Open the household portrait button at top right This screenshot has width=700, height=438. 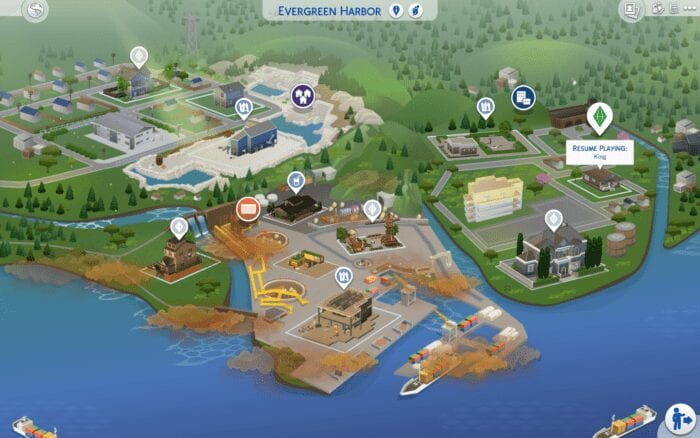631,10
